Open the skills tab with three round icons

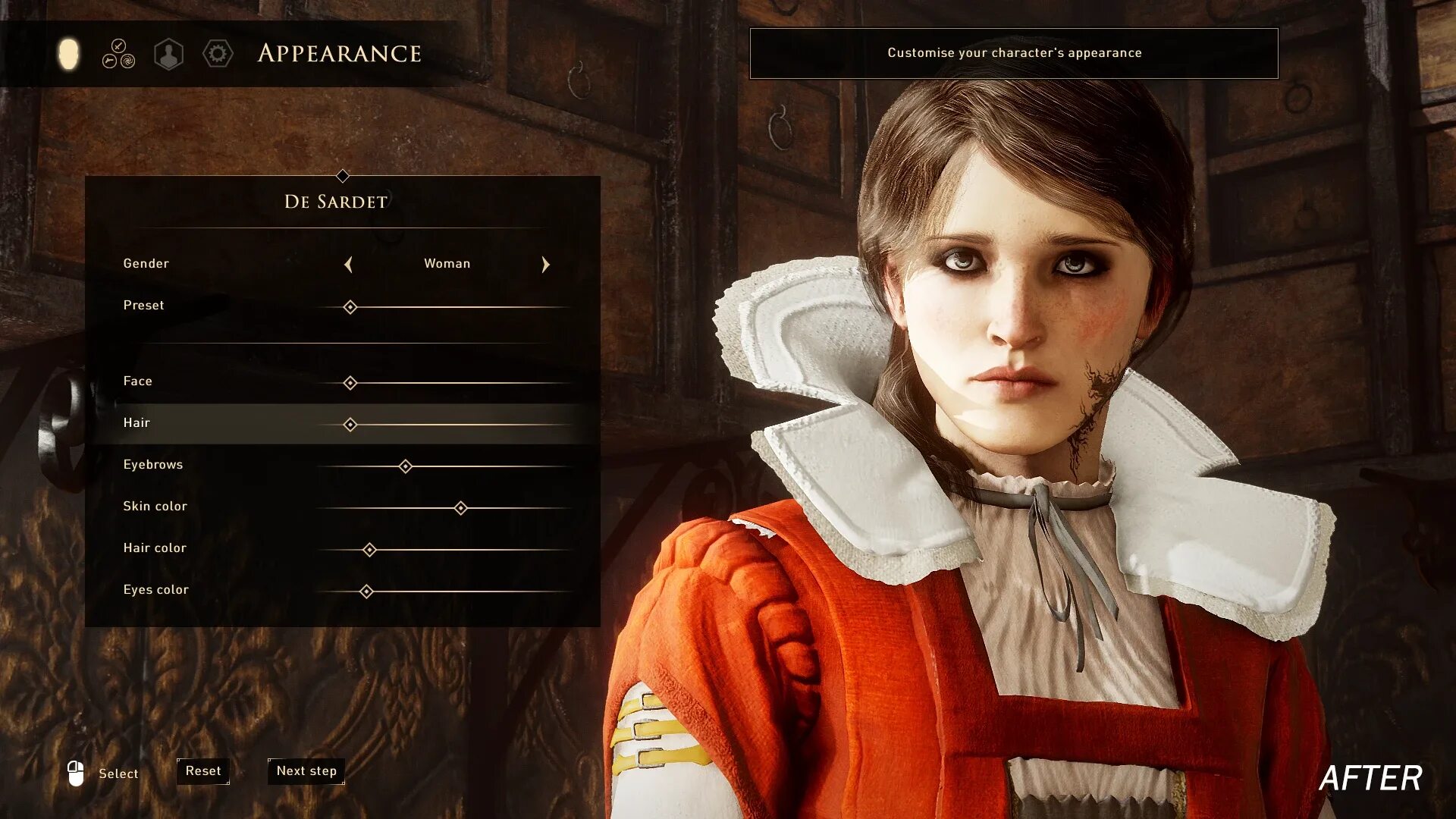click(x=118, y=54)
